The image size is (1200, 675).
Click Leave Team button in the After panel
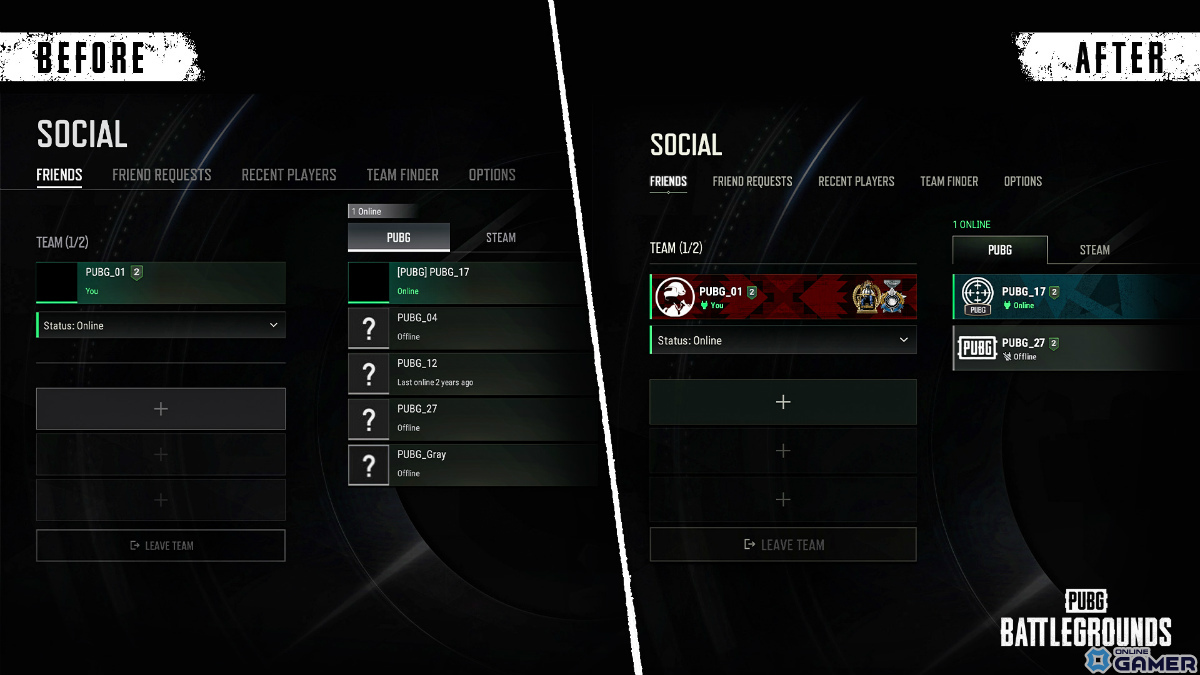783,544
